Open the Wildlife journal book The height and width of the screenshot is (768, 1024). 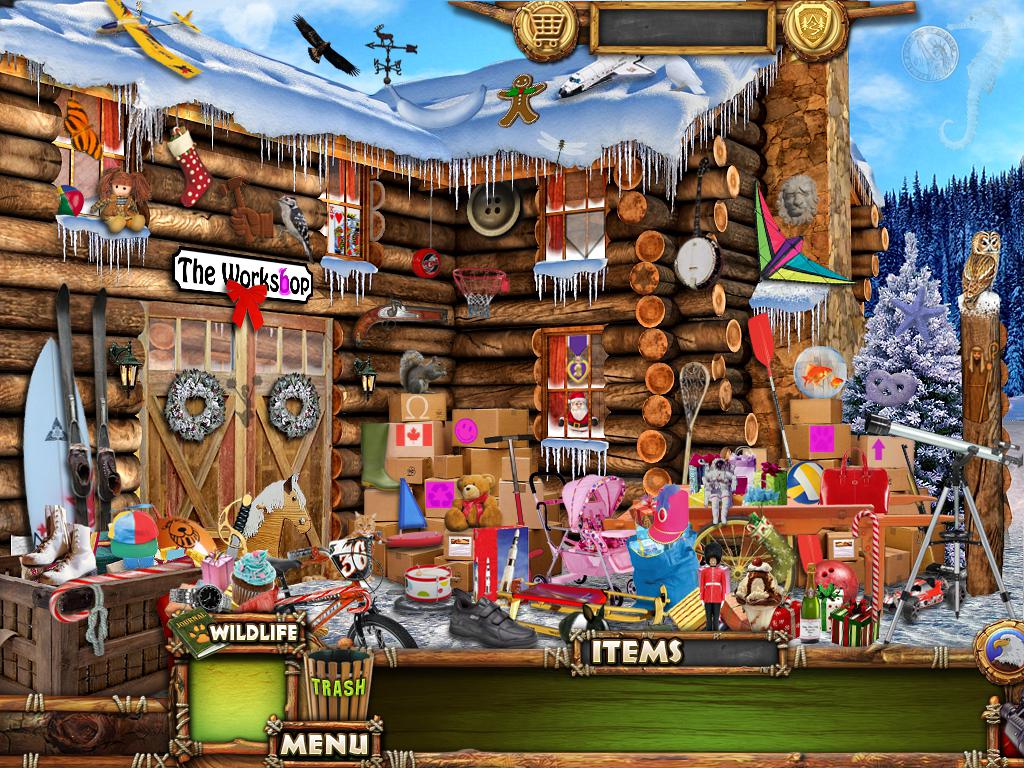[x=197, y=632]
